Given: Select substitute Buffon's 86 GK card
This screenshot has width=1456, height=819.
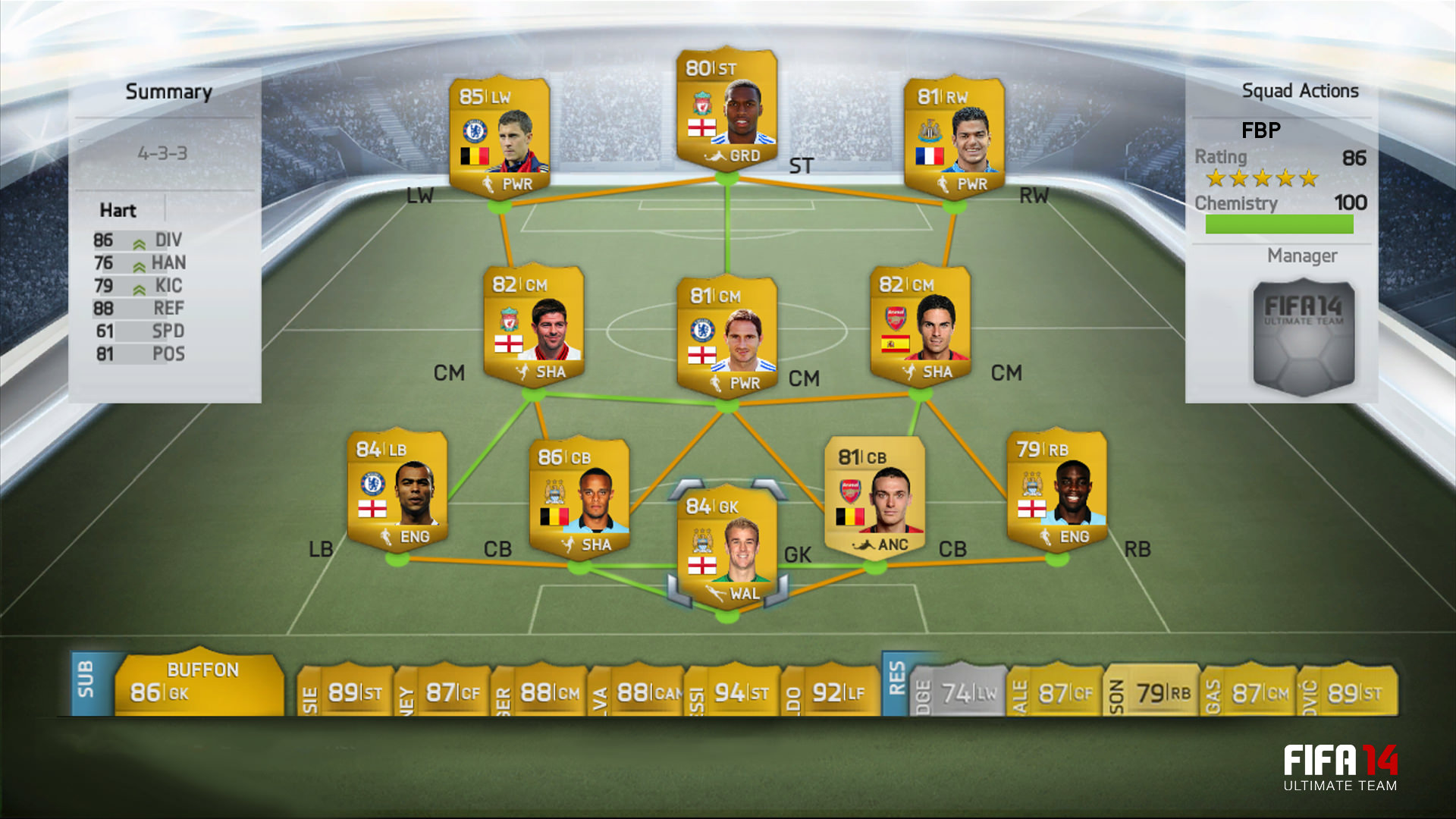Looking at the screenshot, I should point(201,686).
